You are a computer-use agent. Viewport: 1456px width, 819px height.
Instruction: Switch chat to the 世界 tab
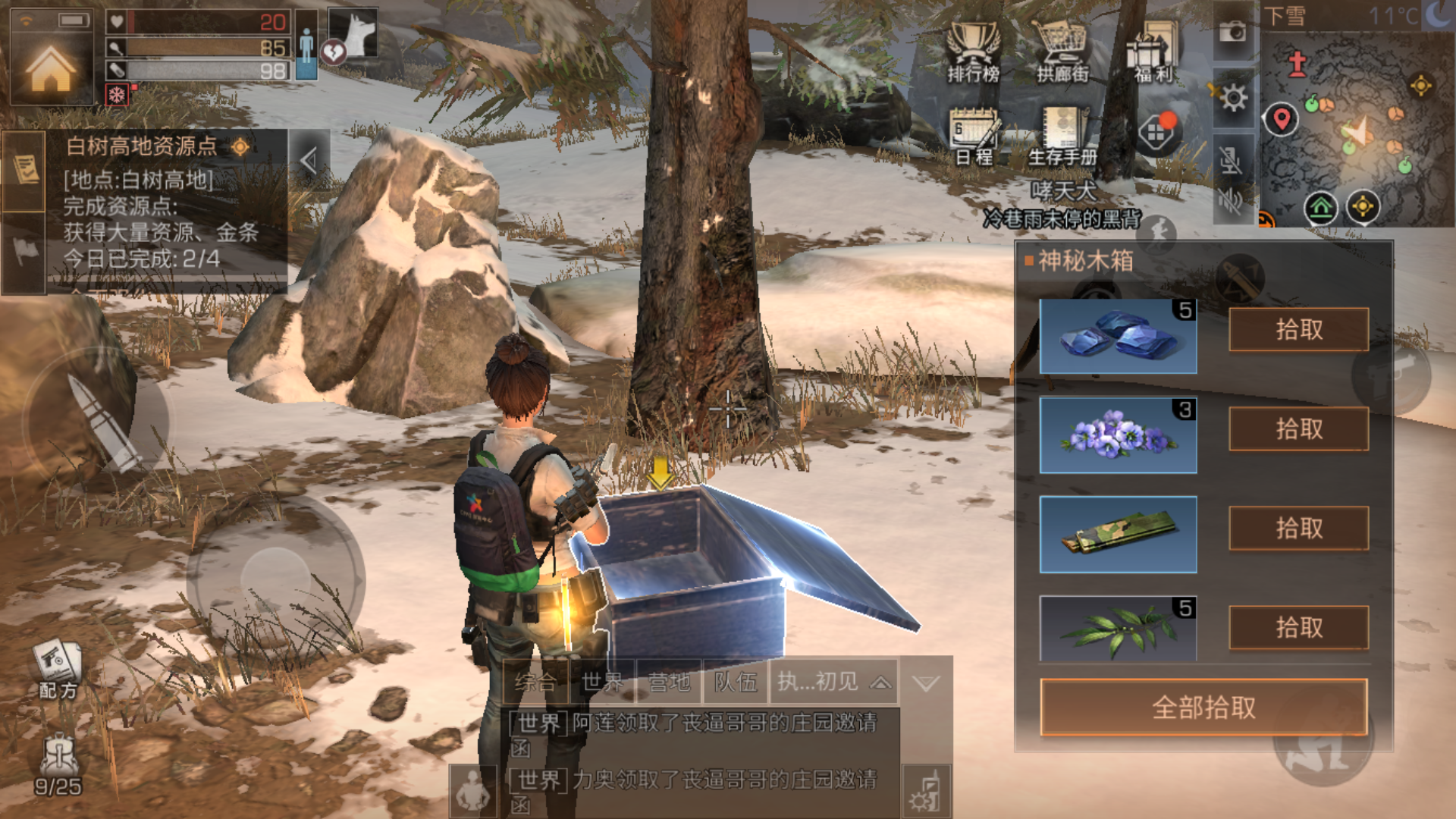(x=603, y=682)
